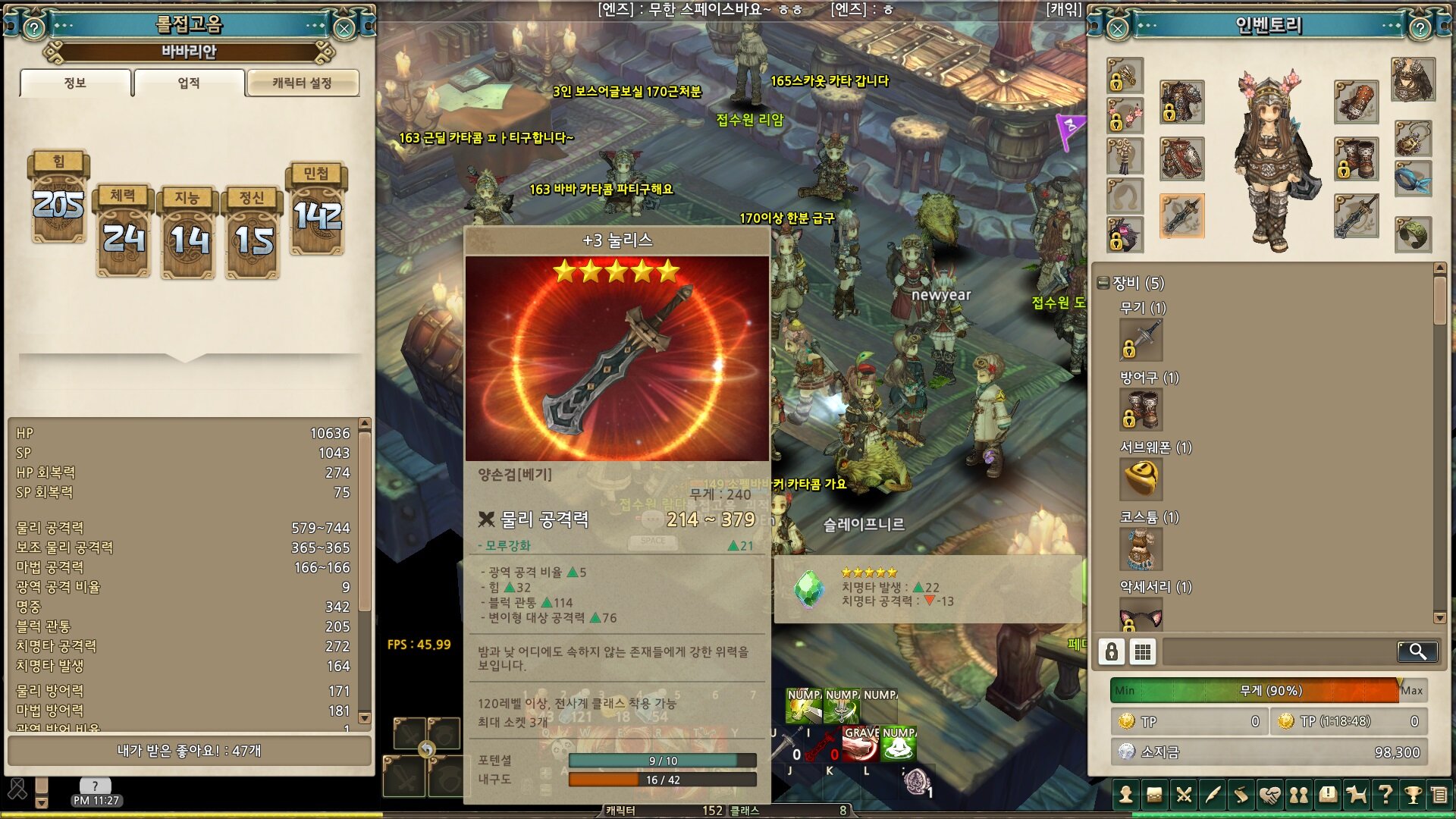Open the companion pet menu icon
The width and height of the screenshot is (1456, 819).
click(x=1356, y=795)
